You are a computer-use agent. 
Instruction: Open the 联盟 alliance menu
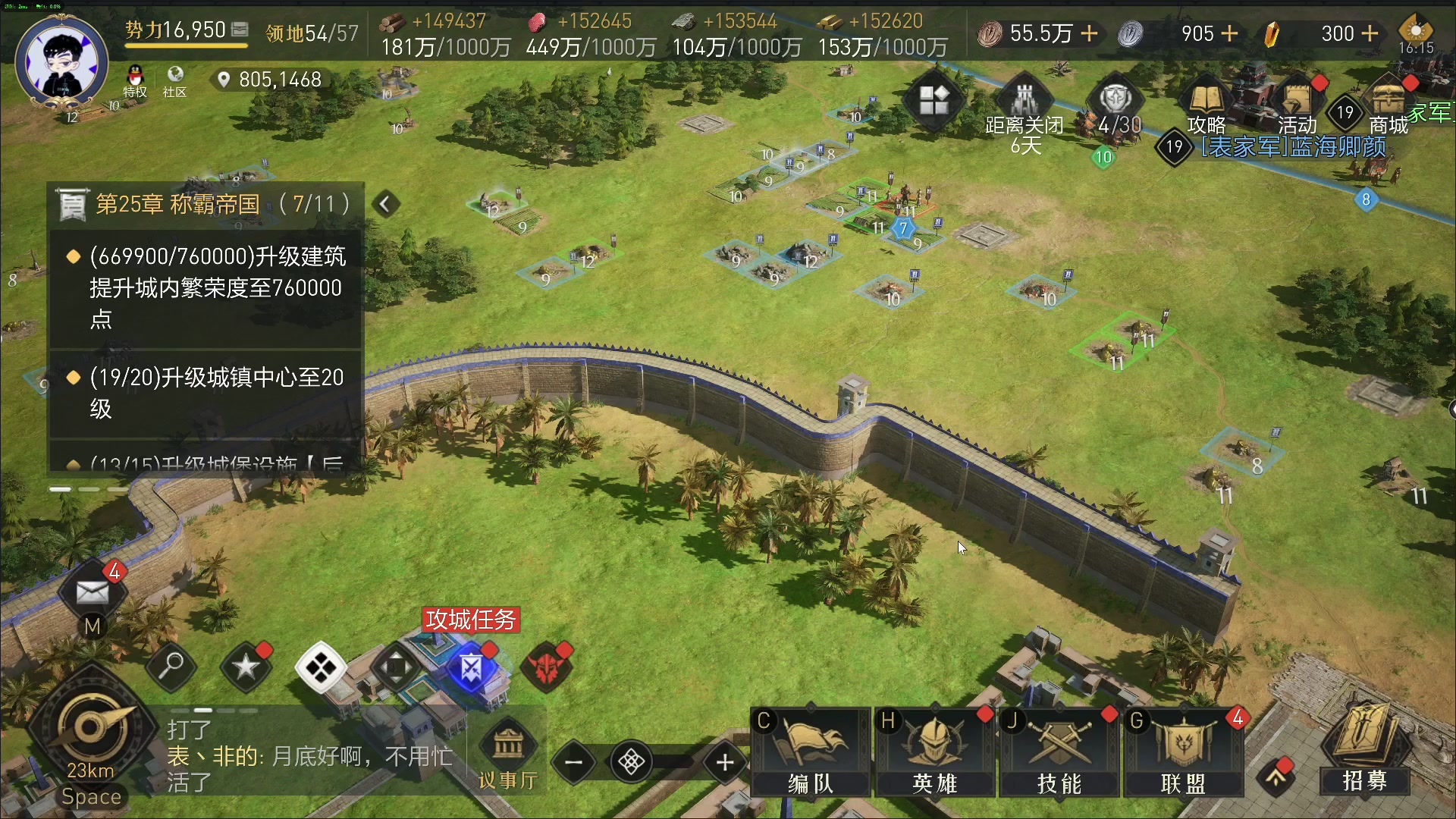[1183, 751]
